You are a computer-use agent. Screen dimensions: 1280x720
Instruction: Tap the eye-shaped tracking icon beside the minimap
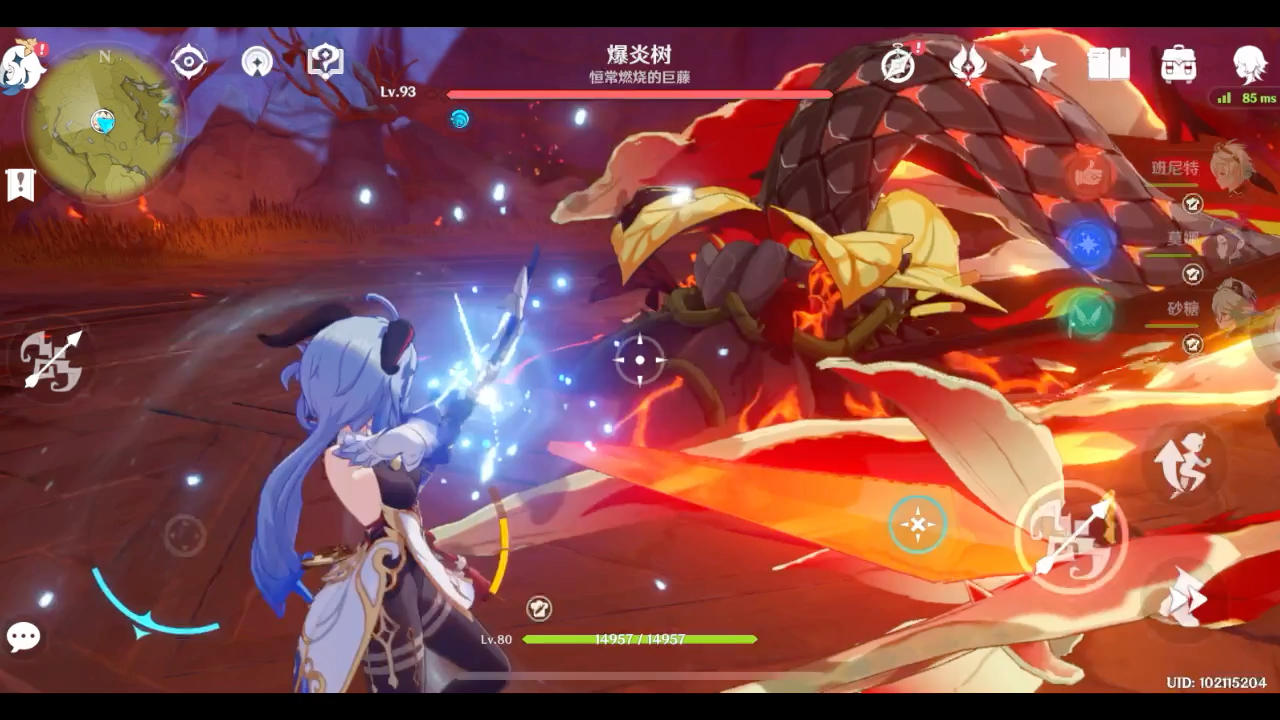(190, 62)
